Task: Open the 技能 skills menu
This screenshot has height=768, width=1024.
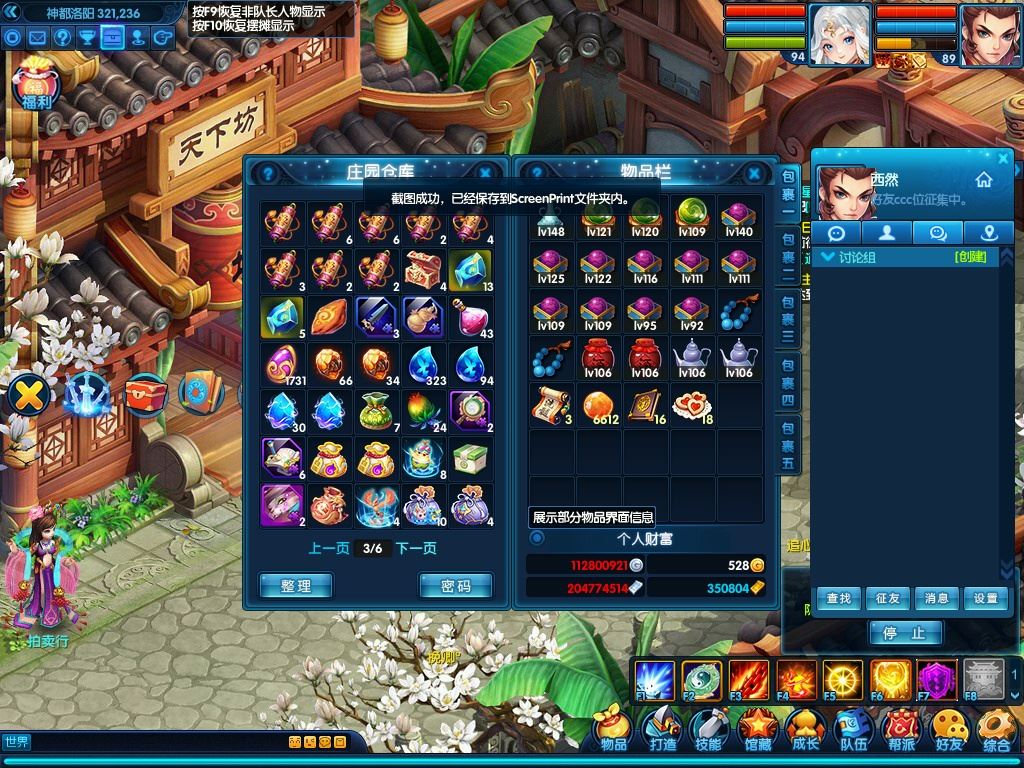Action: coord(708,731)
